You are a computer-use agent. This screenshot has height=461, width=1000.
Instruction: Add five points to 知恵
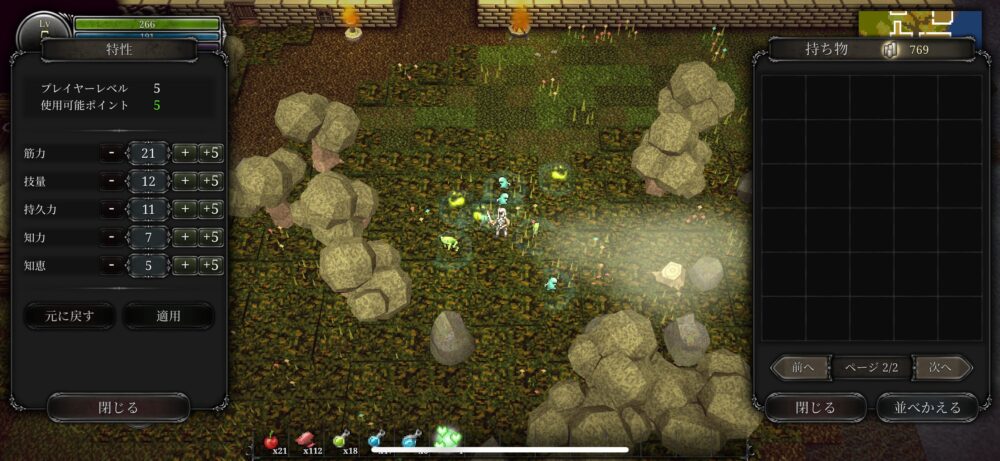click(x=209, y=265)
